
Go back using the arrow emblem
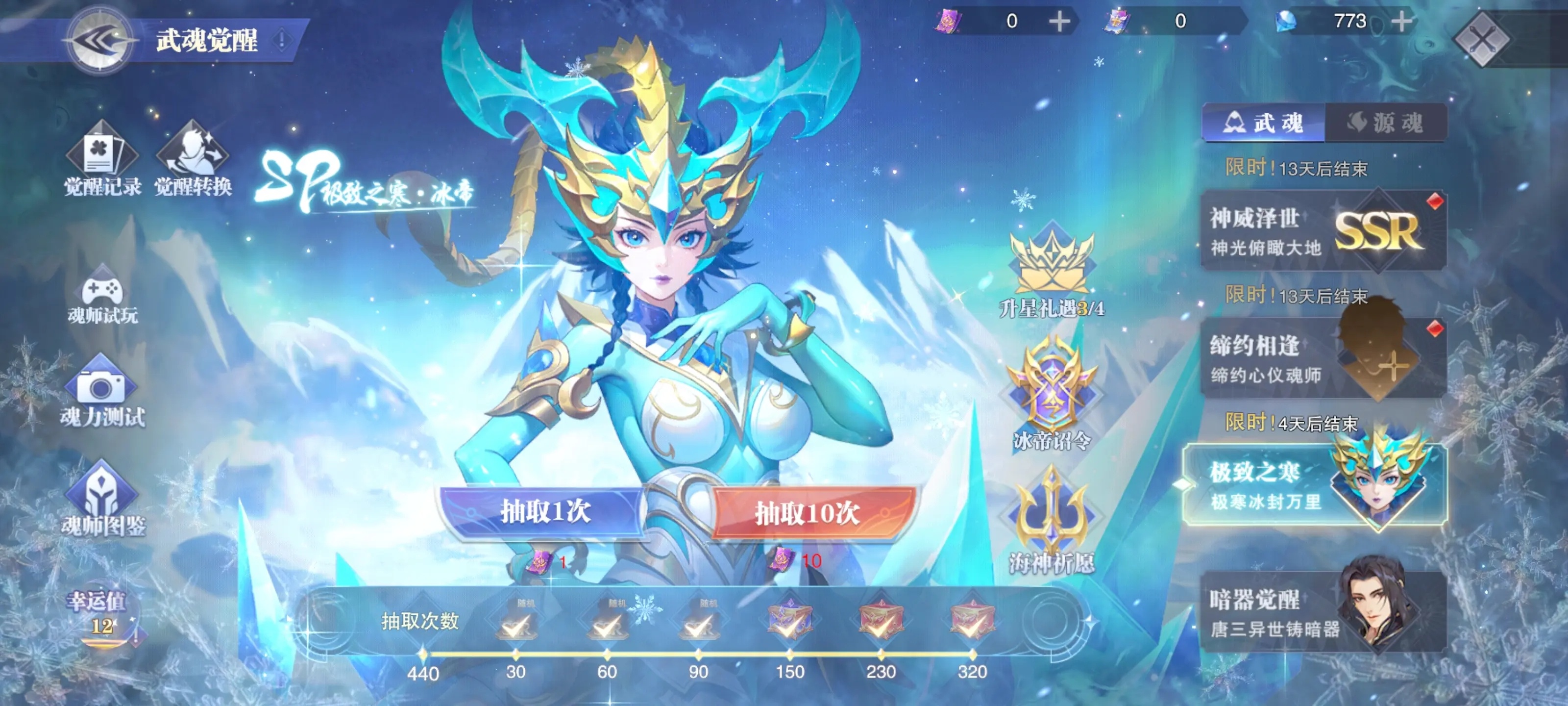coord(100,41)
